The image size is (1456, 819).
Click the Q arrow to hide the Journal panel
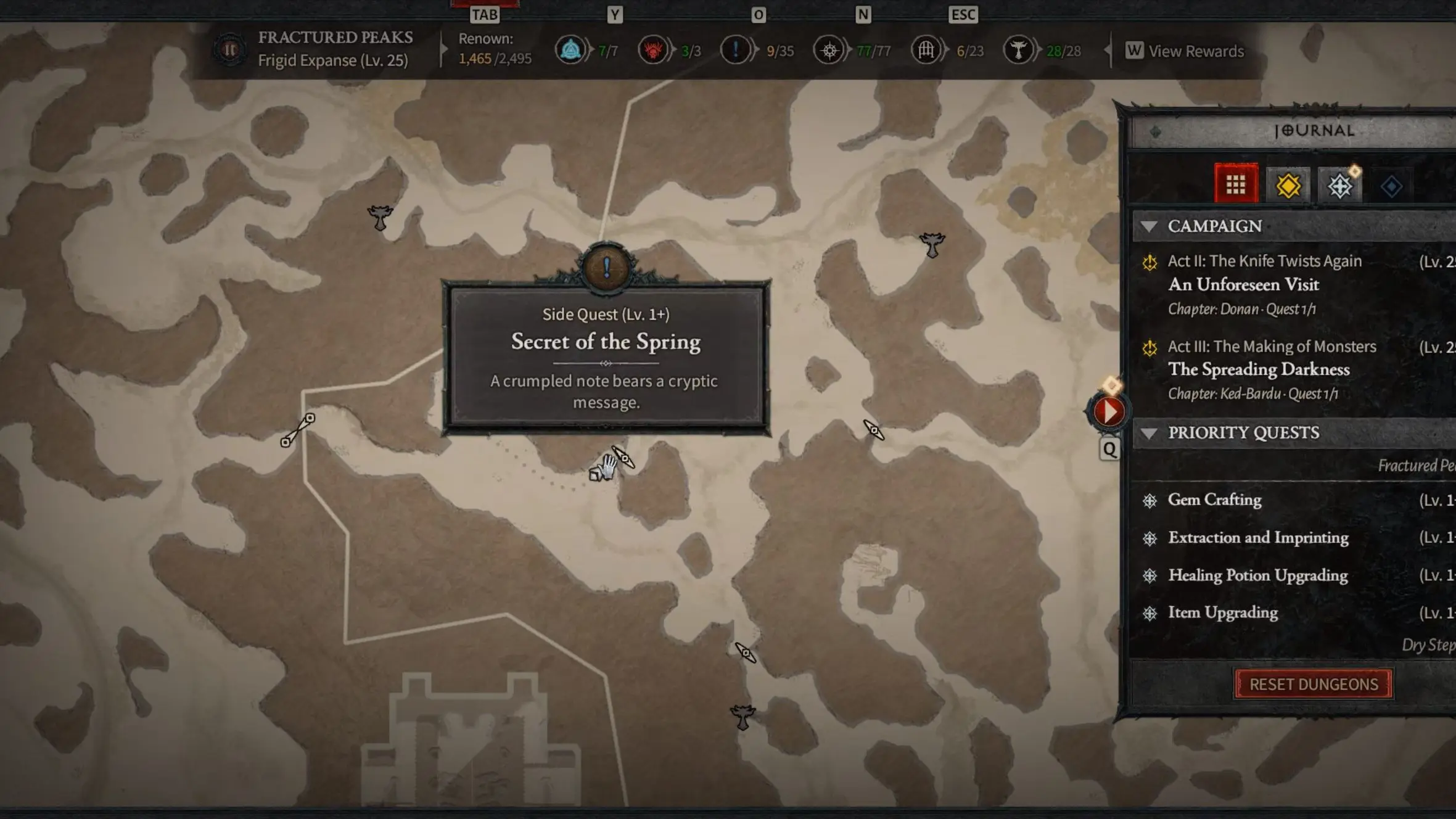1110,449
